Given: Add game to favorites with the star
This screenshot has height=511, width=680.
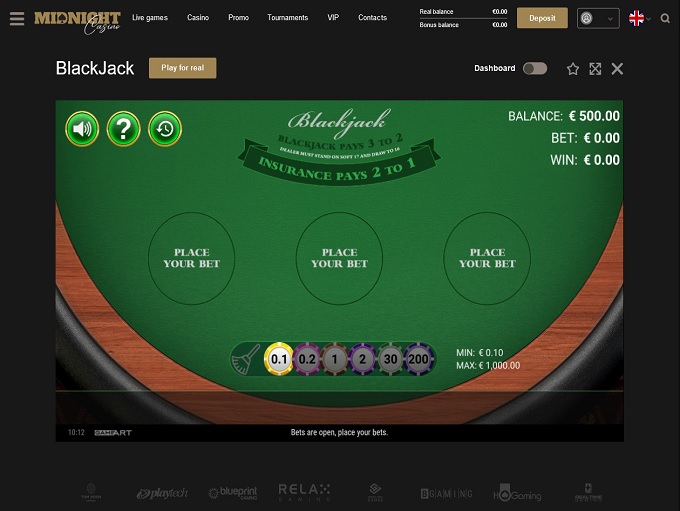Looking at the screenshot, I should coord(573,69).
